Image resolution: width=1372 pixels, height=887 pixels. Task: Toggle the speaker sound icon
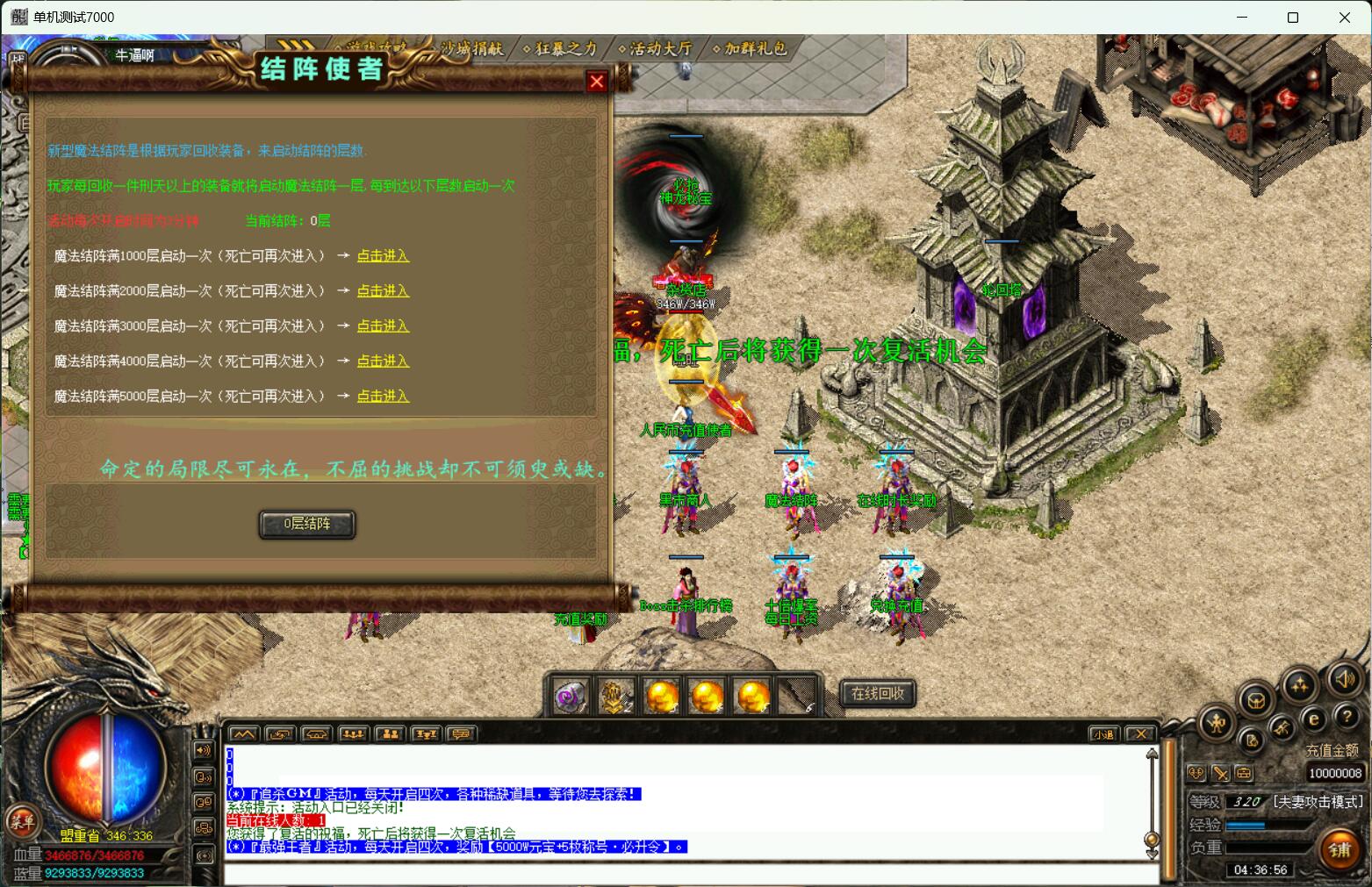point(1344,679)
